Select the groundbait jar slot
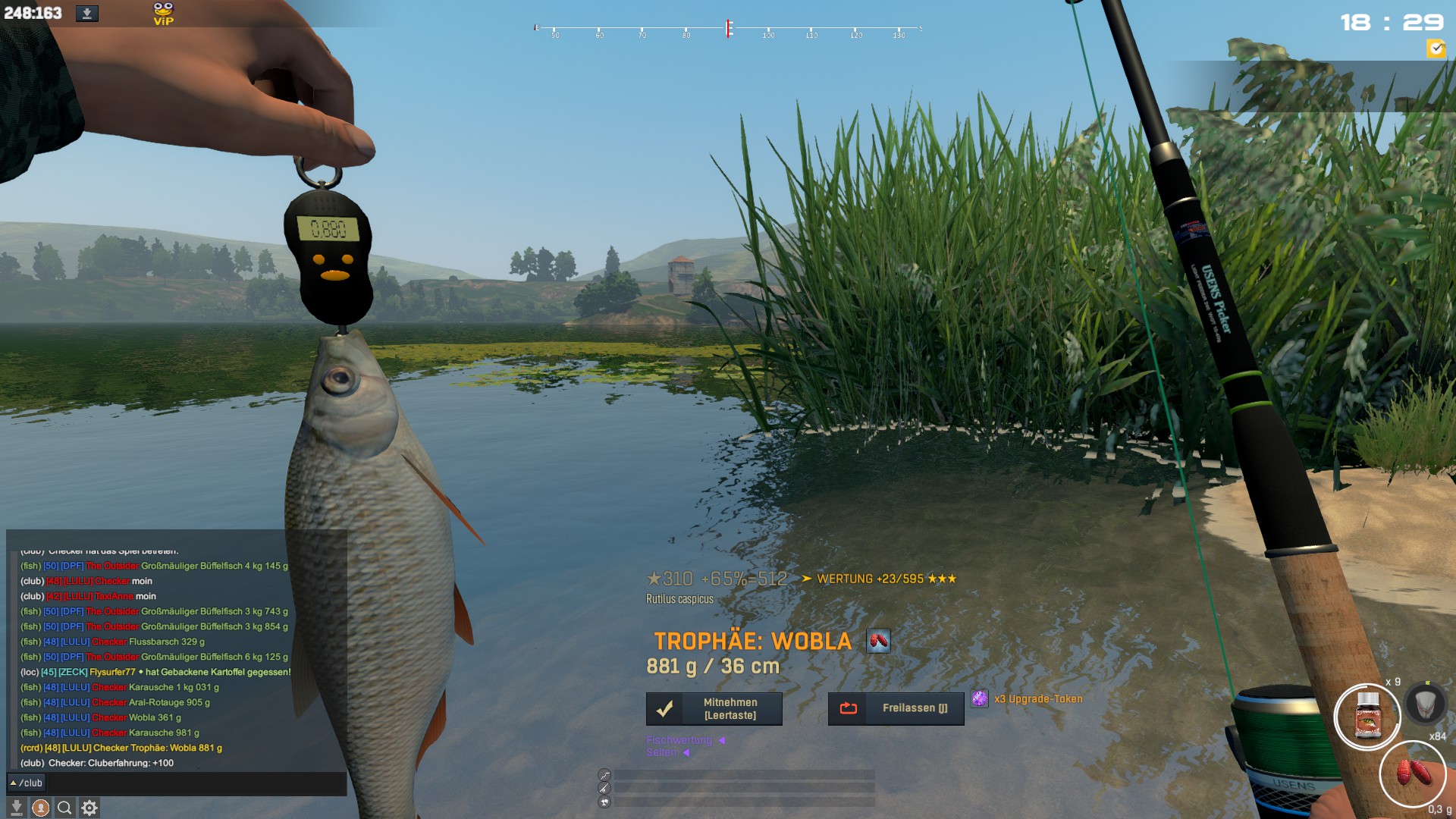 point(1367,717)
